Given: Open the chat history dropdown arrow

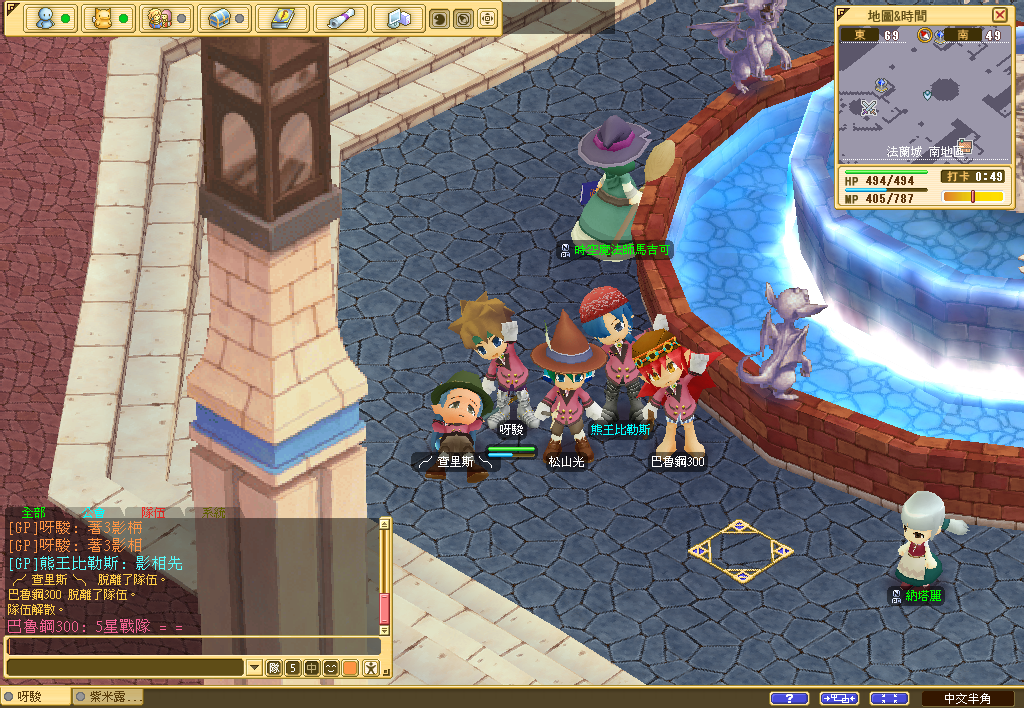Looking at the screenshot, I should 254,668.
